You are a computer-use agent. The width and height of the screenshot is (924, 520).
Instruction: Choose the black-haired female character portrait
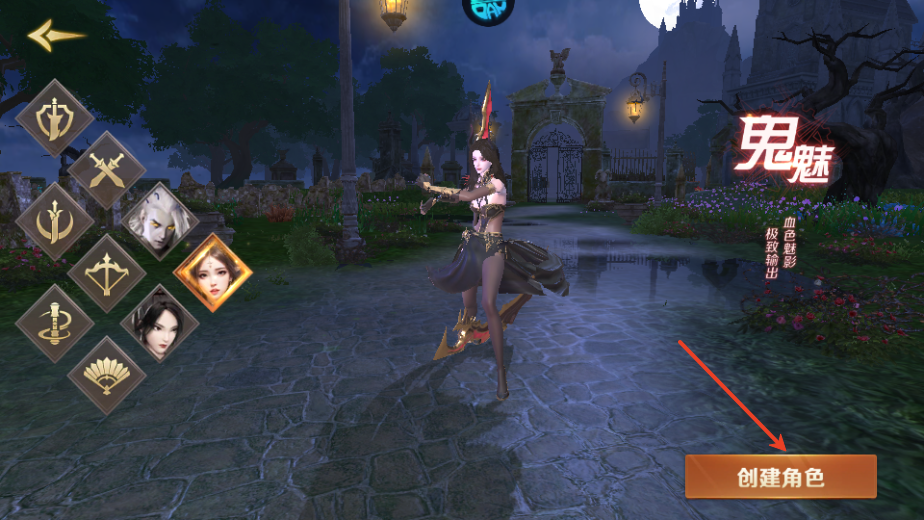click(160, 323)
